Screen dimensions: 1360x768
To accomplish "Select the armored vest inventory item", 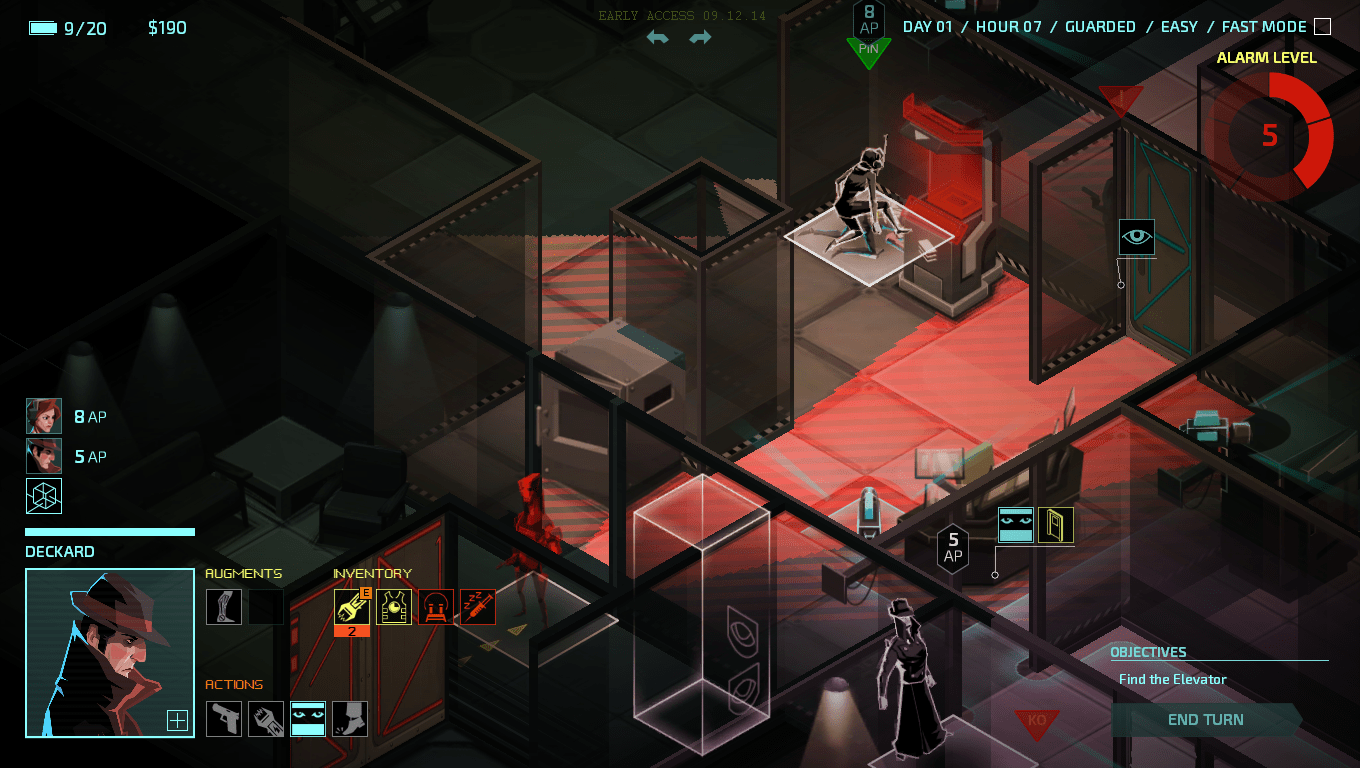I will point(393,606).
